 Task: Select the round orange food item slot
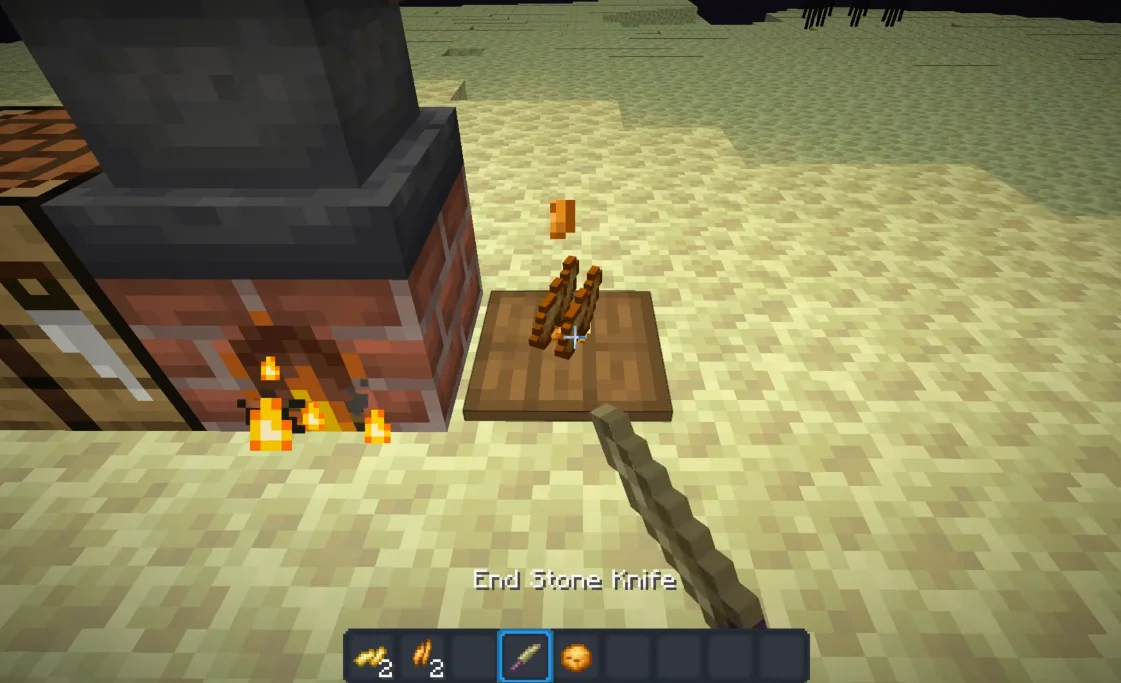(x=576, y=657)
